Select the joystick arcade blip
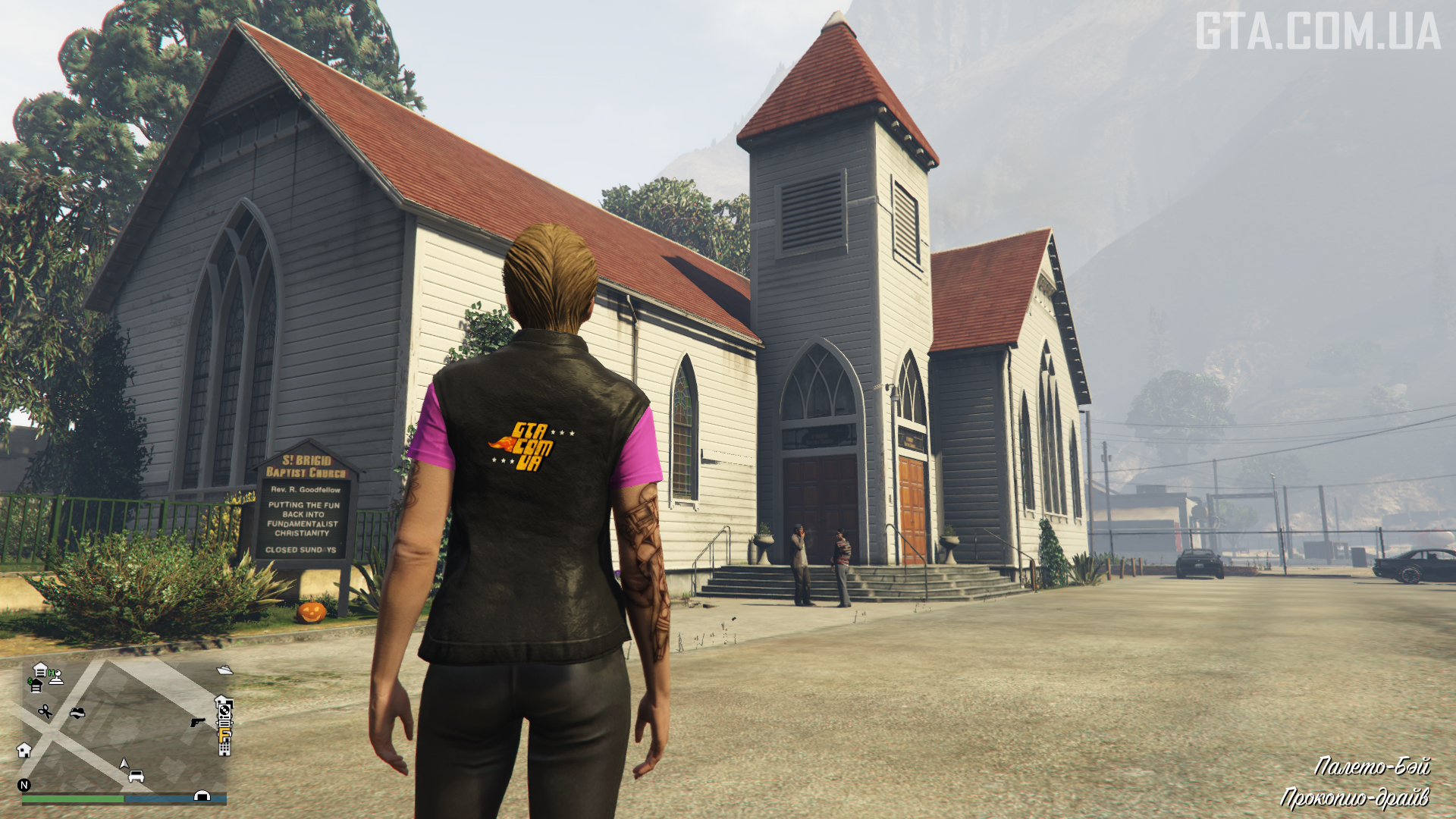The height and width of the screenshot is (819, 1456). (55, 676)
